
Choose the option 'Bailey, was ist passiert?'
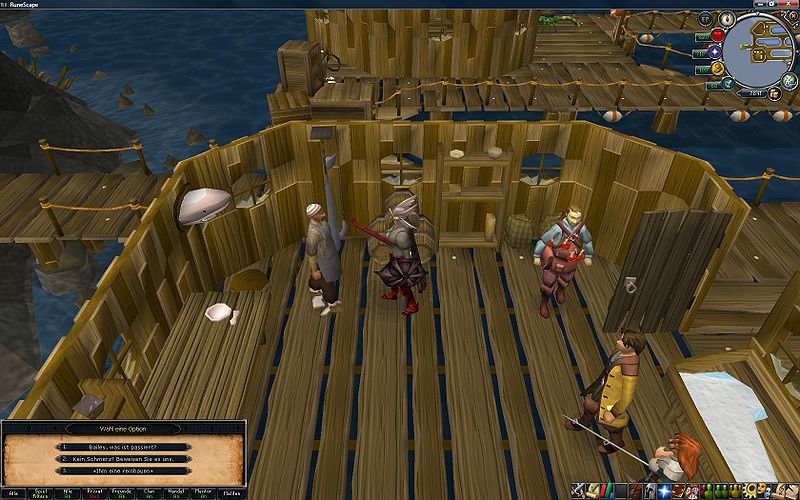coord(124,446)
